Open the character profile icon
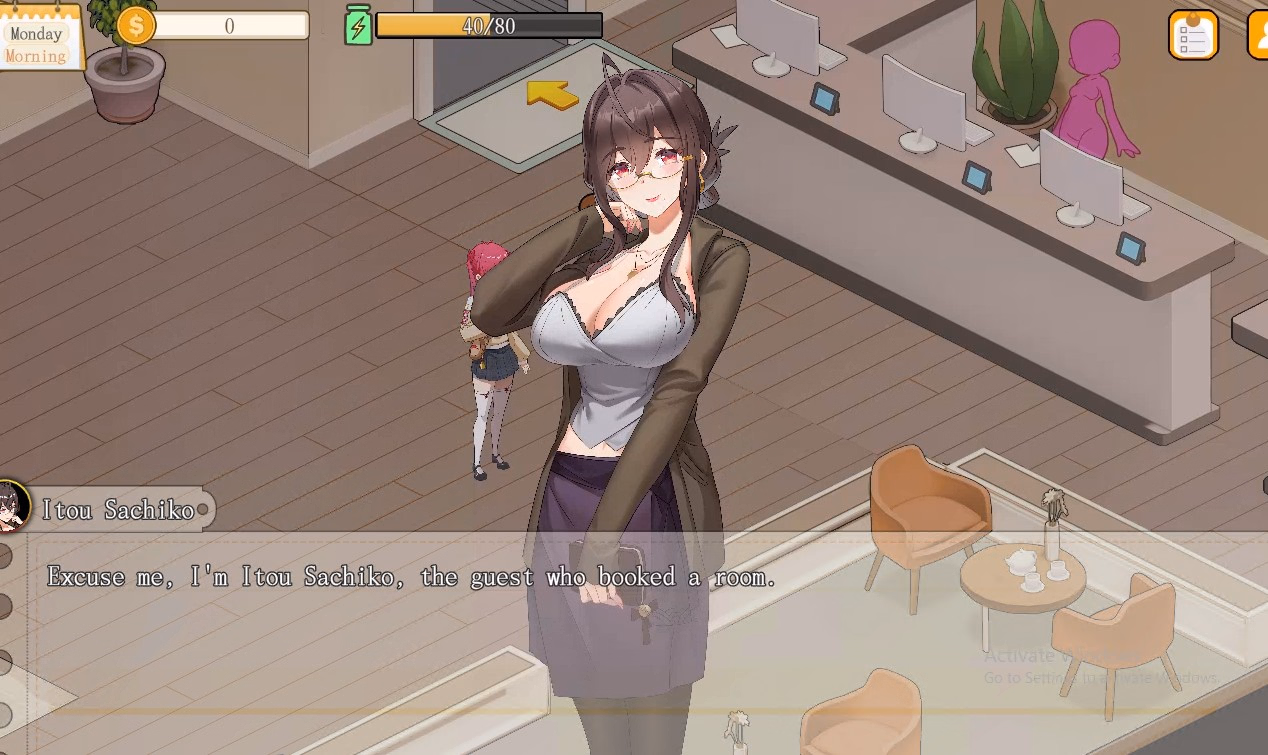Viewport: 1268px width, 755px height. 1259,36
